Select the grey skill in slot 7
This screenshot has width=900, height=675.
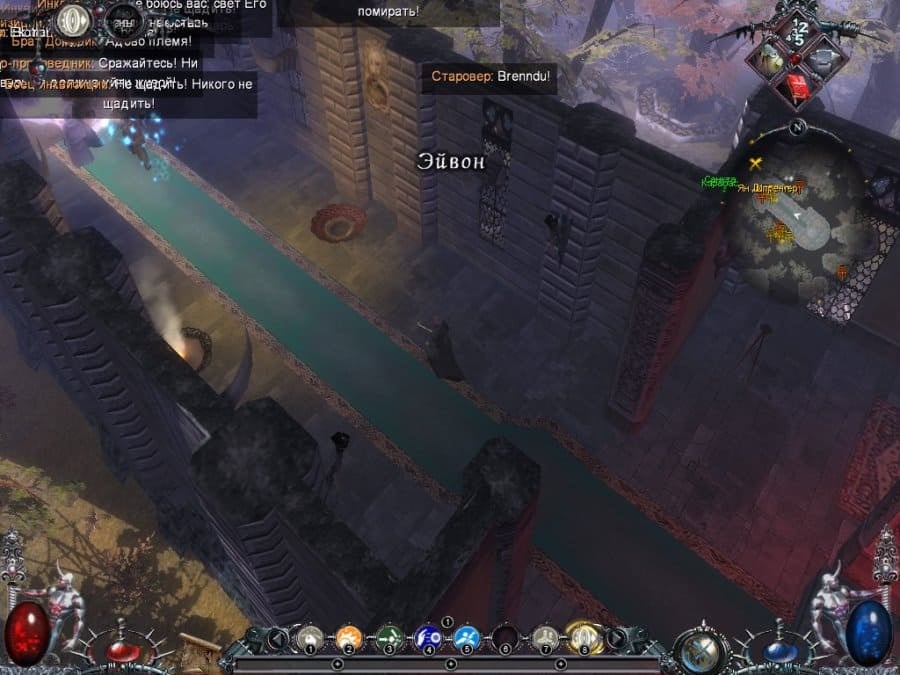pyautogui.click(x=545, y=636)
